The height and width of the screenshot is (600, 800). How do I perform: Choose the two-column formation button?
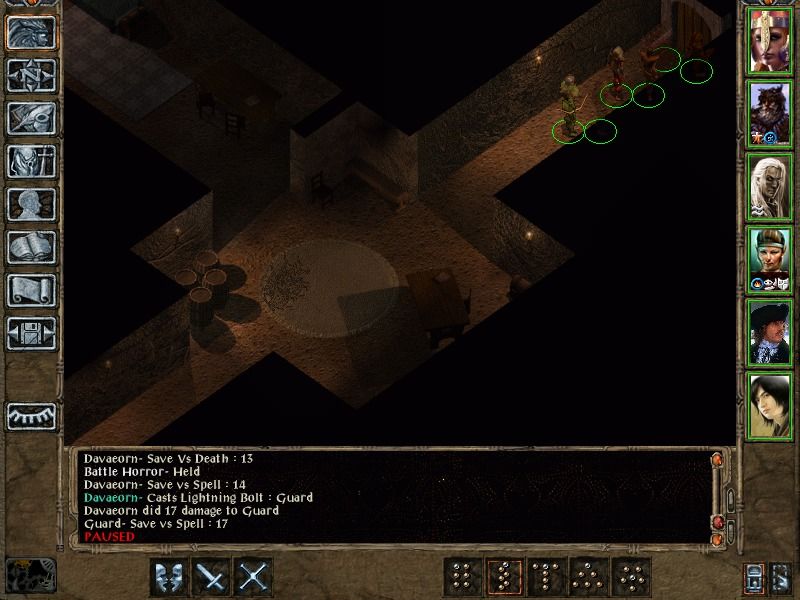pyautogui.click(x=461, y=577)
